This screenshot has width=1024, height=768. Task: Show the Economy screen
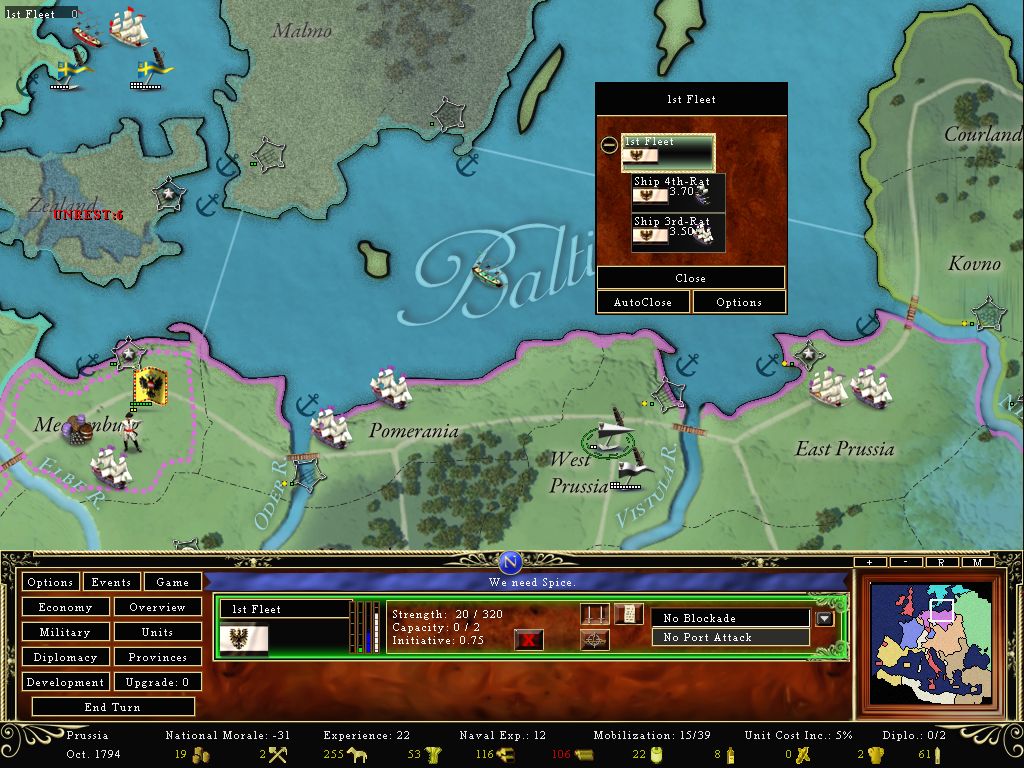click(65, 607)
